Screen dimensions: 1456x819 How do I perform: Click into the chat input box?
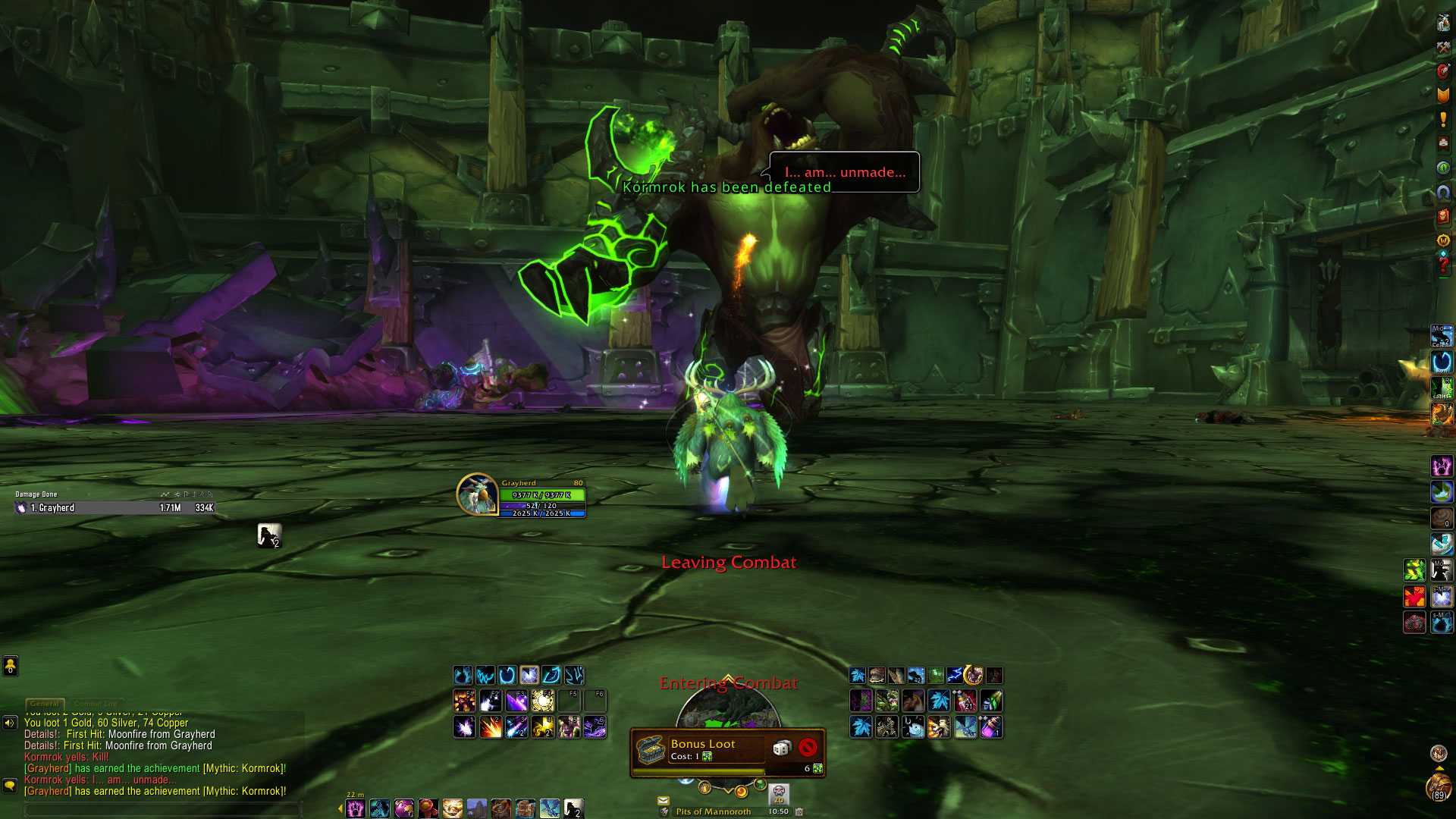(x=163, y=809)
